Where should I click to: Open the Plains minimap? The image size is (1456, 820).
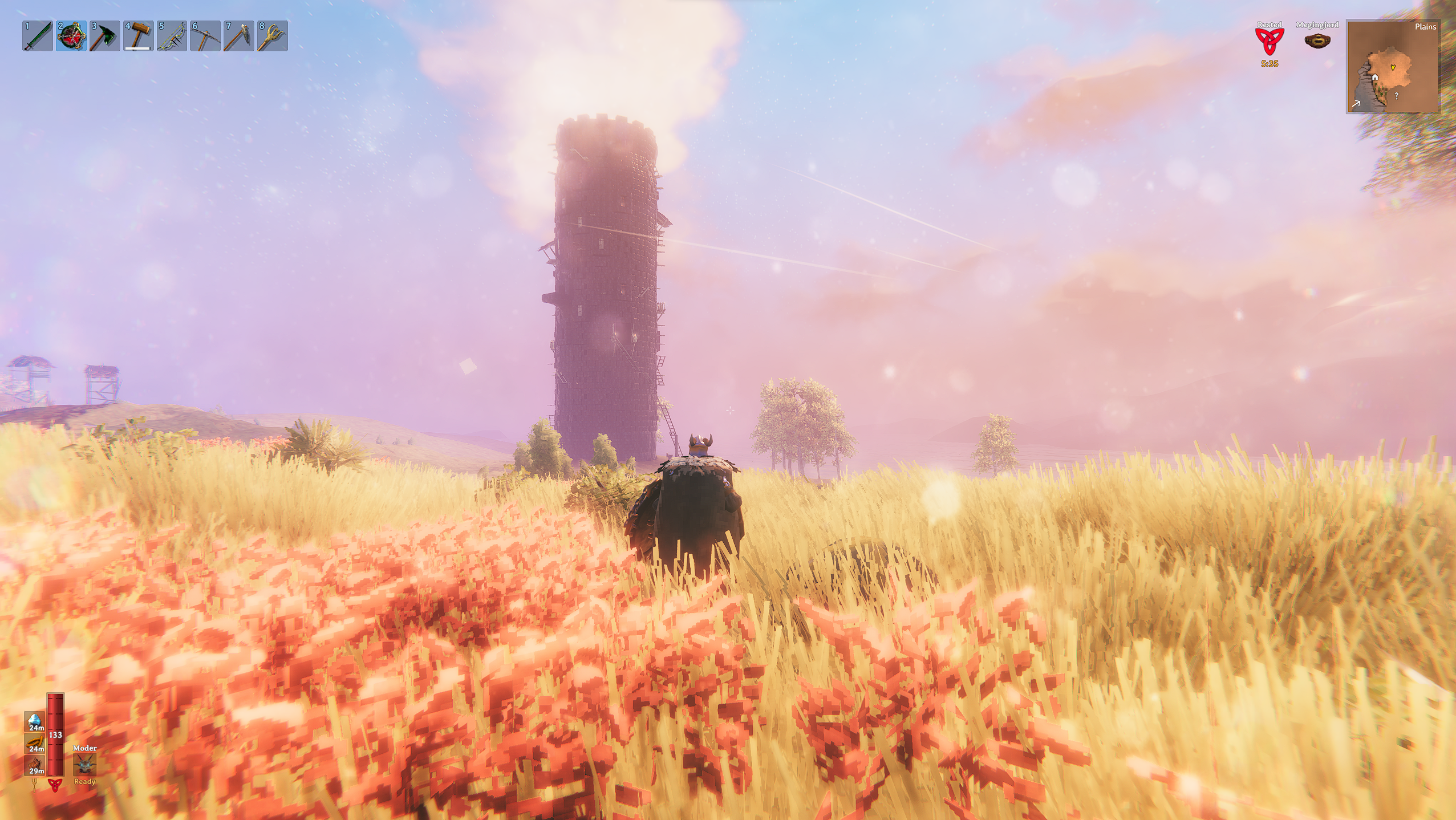[1393, 67]
